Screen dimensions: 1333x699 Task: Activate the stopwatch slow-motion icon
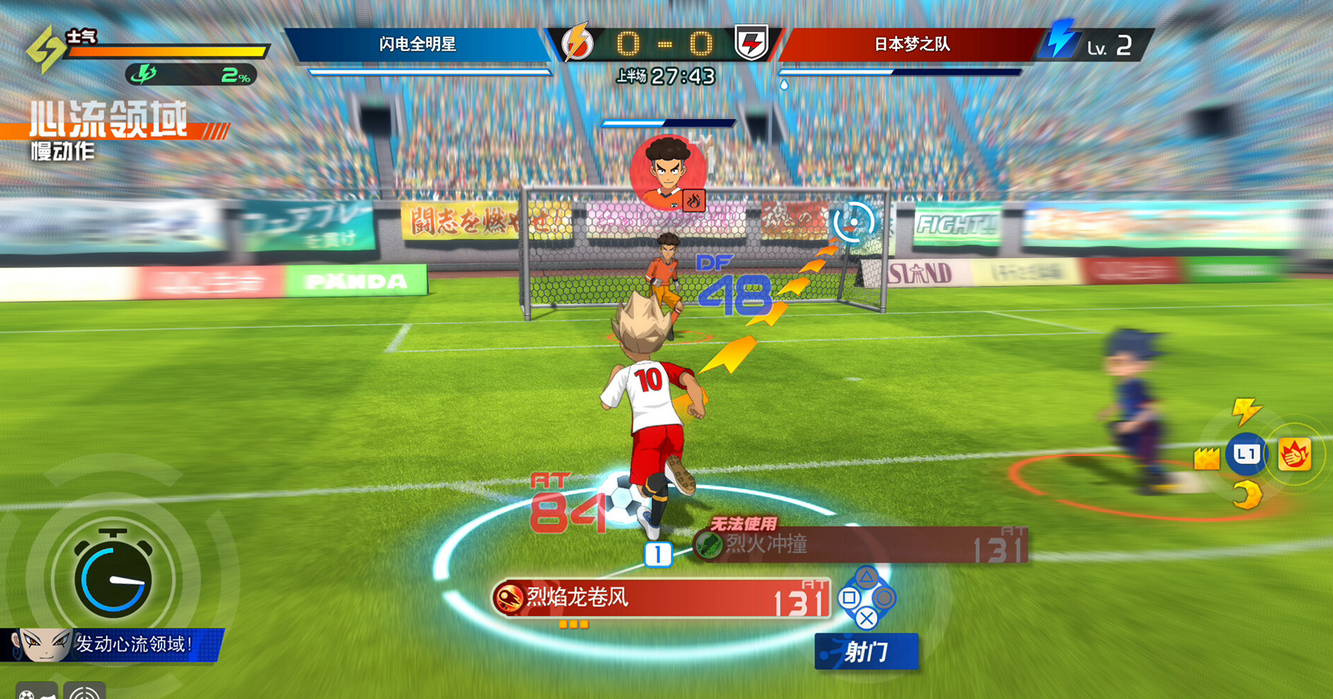click(x=115, y=577)
